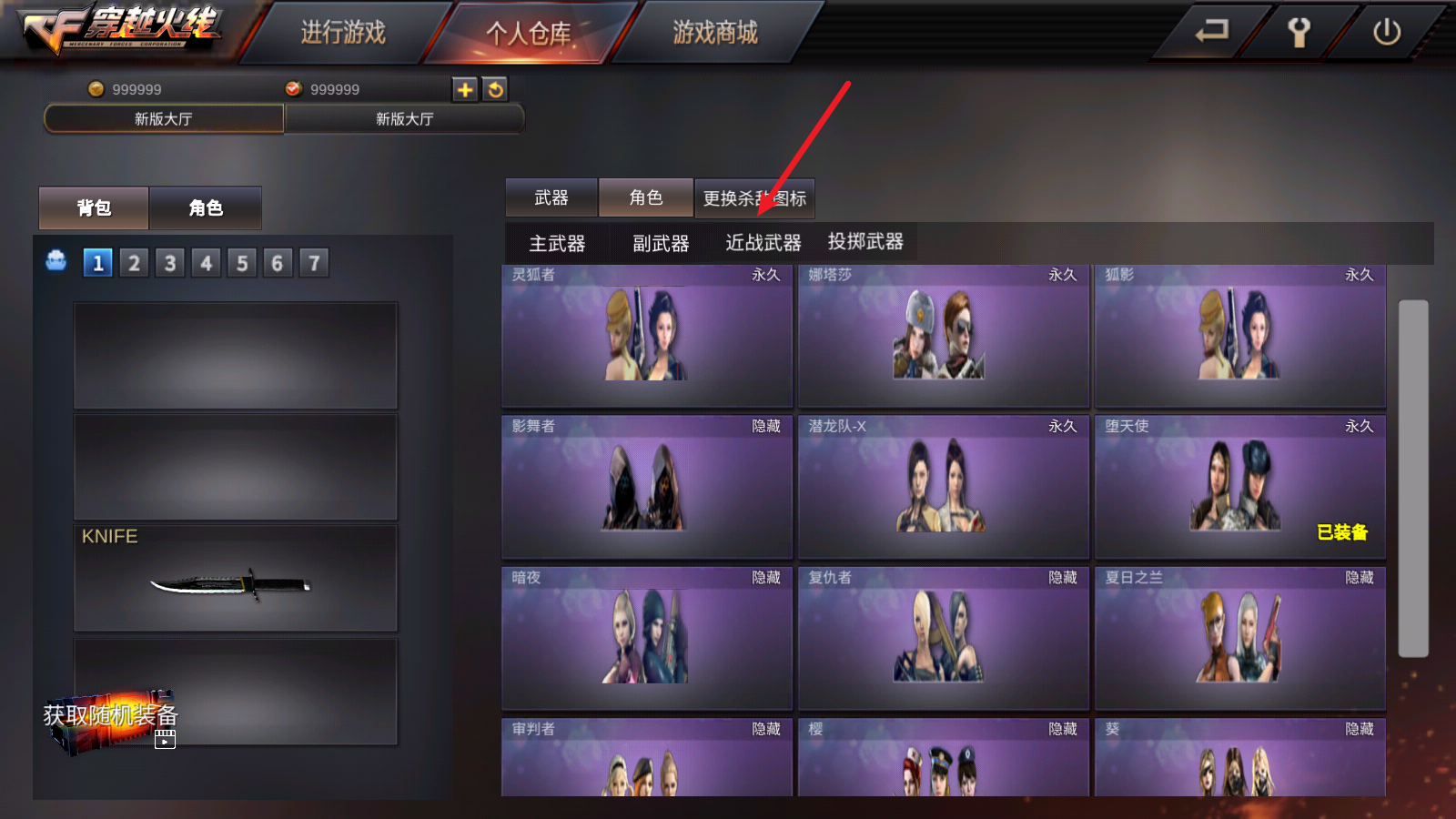Open the 副武器 weapon category
The image size is (1456, 819).
point(660,242)
